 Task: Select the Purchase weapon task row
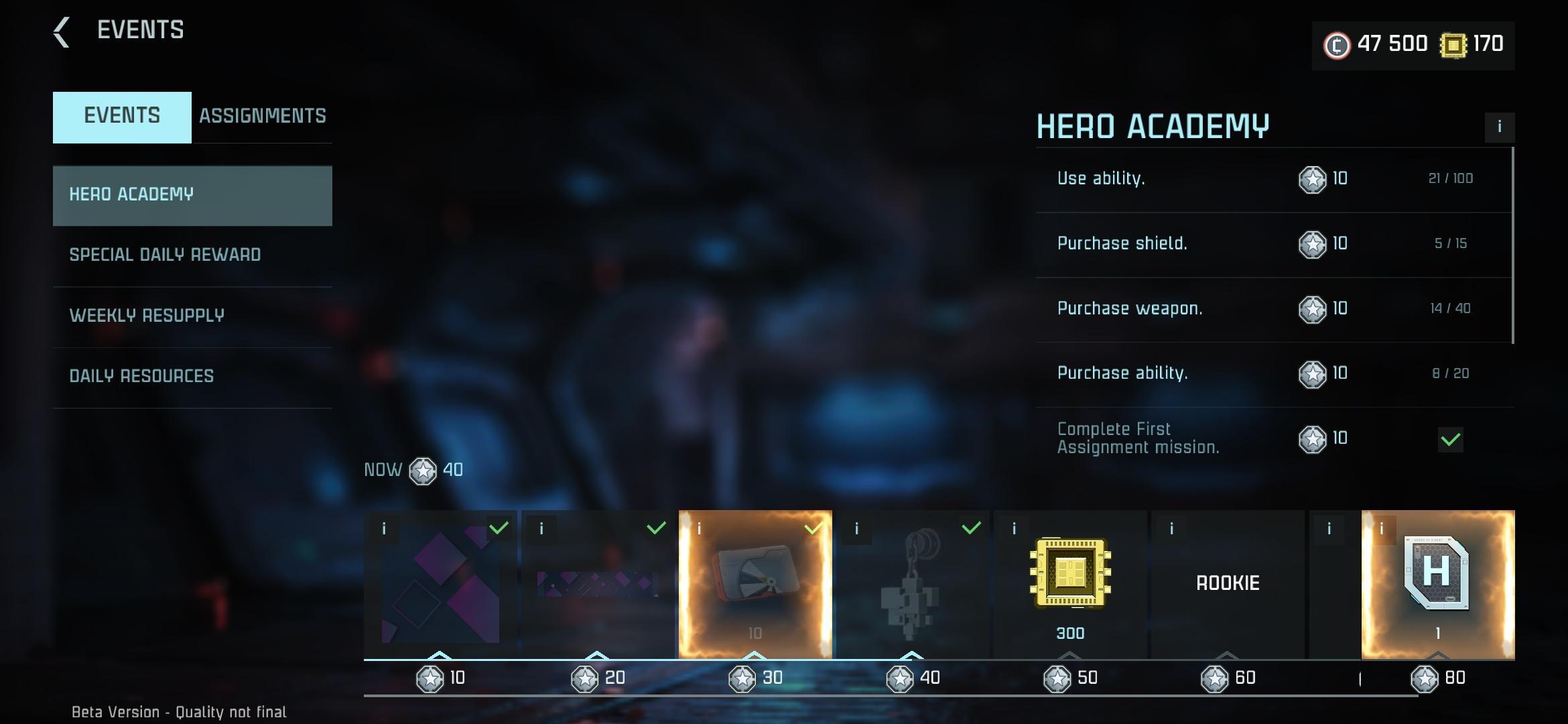(1273, 309)
